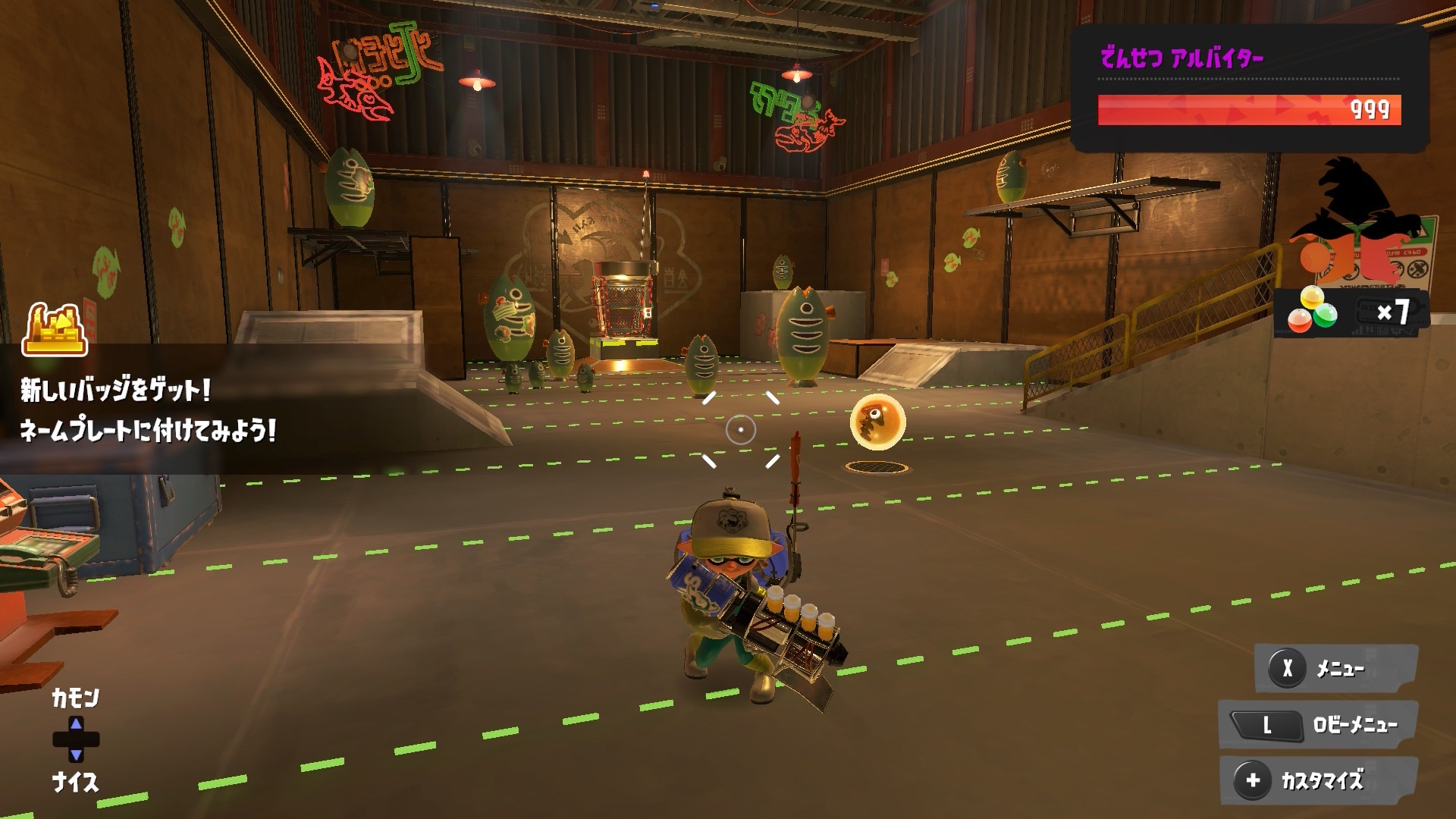The image size is (1456, 819).
Task: Open the メニュー button panel
Action: [x=1336, y=668]
